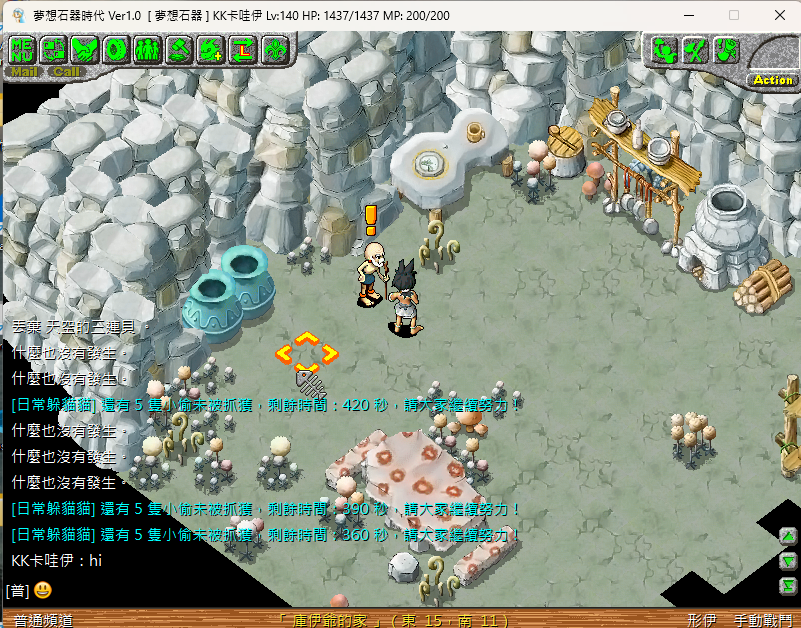Toggle the 手動戰鬥 battle mode

click(762, 620)
